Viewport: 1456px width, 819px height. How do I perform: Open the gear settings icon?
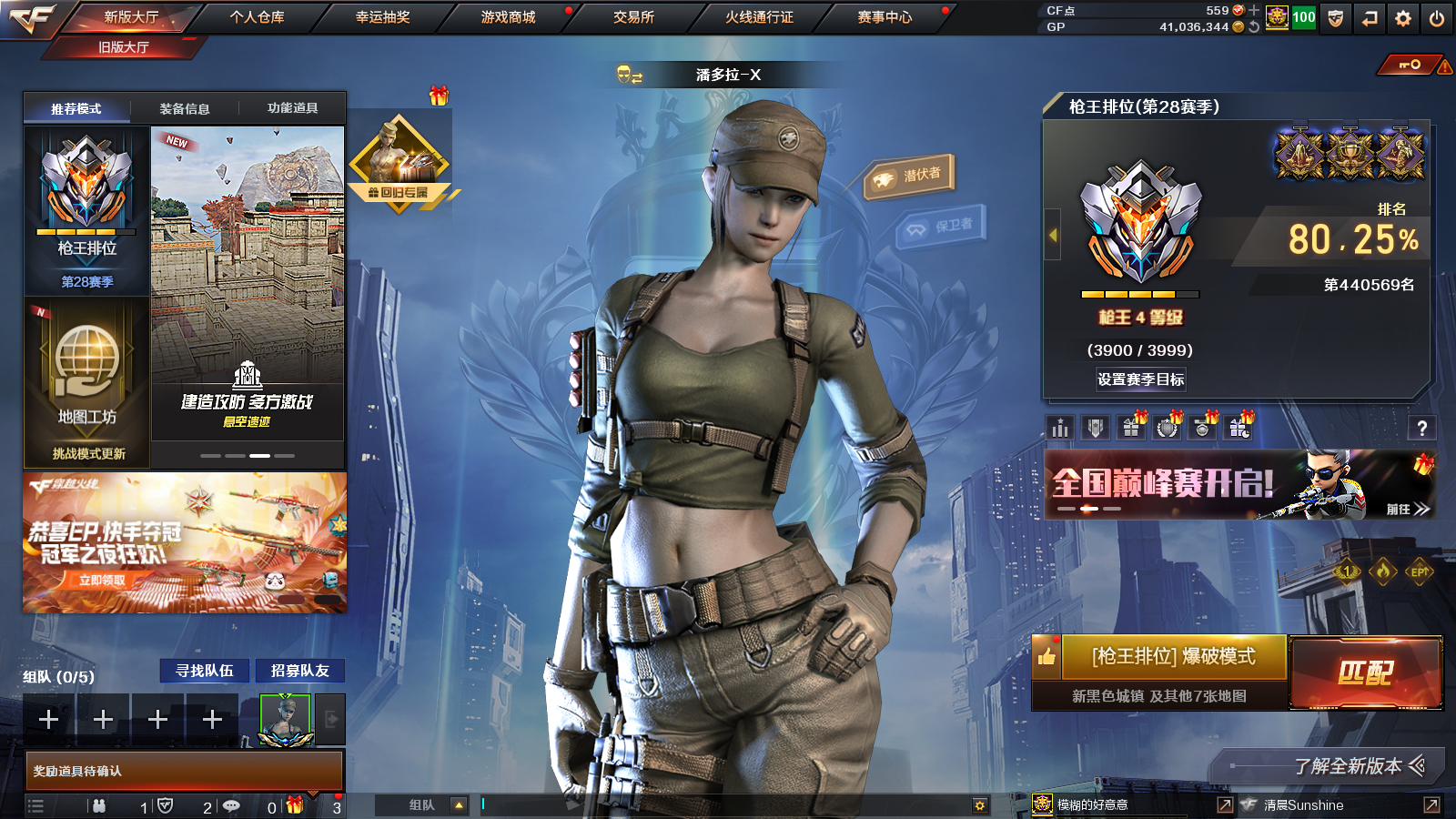click(1403, 18)
